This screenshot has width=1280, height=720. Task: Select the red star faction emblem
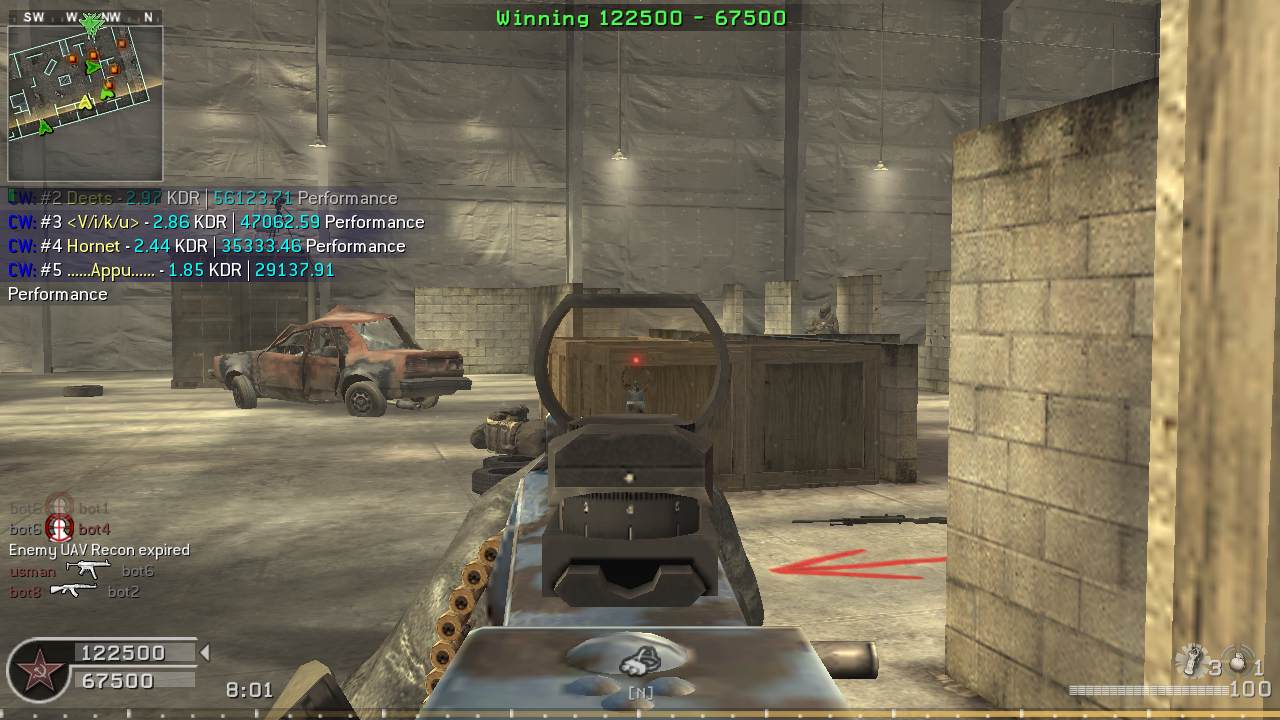37,667
